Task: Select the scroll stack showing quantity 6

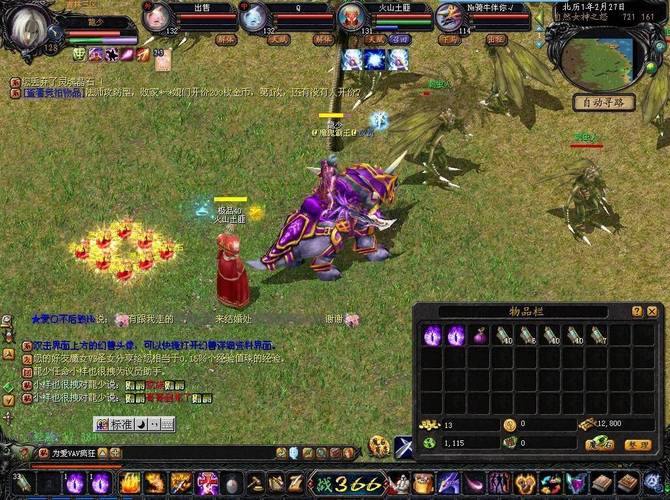Action: pos(528,336)
